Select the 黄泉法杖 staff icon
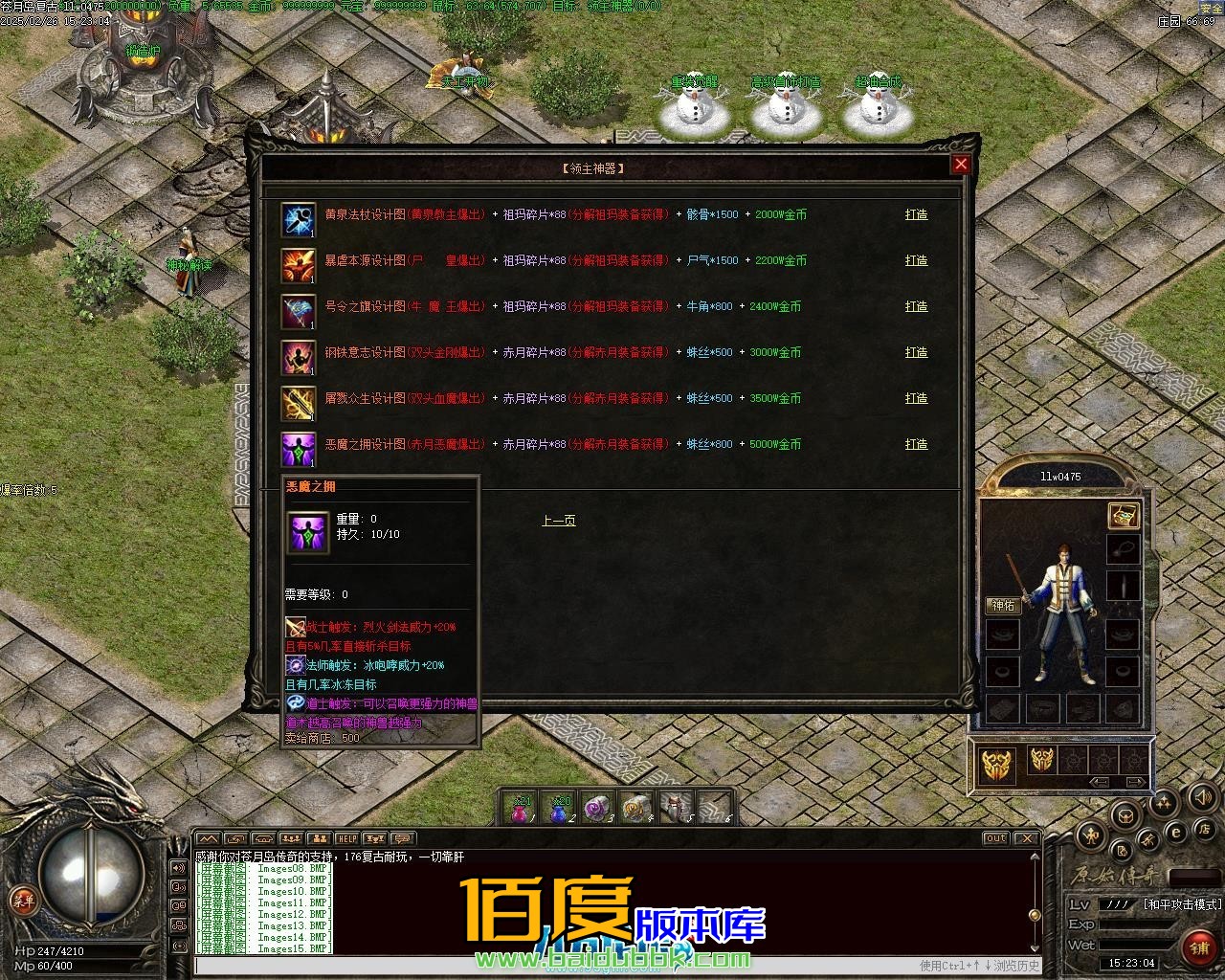Screen dimensions: 1225x980 (298, 219)
